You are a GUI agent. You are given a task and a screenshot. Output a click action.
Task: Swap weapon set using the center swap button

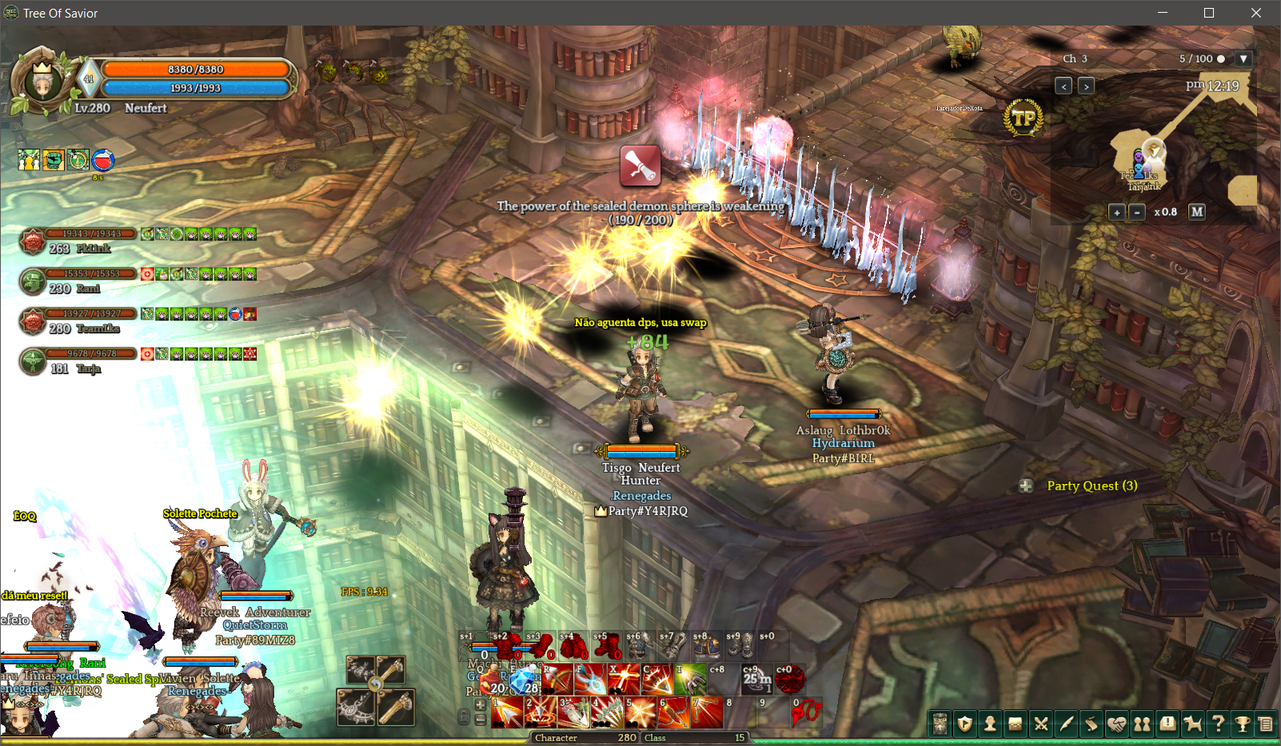(x=376, y=685)
